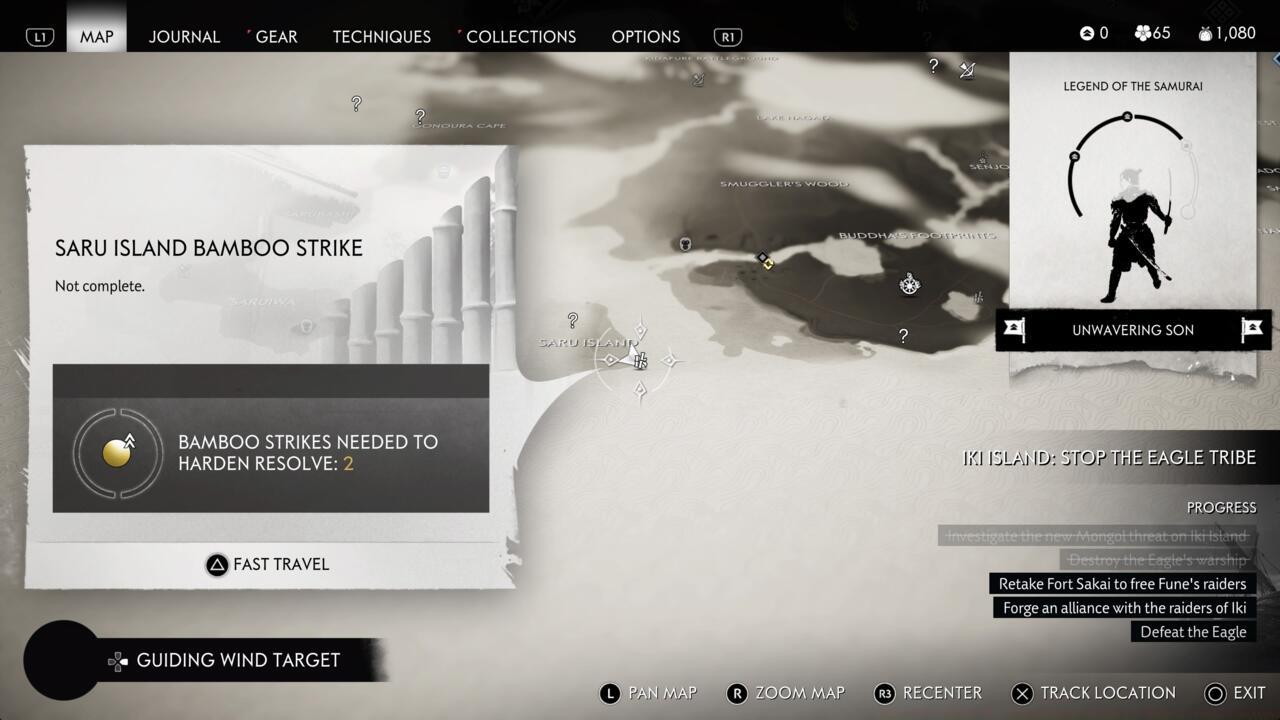The height and width of the screenshot is (720, 1280).
Task: Select the Forge an alliance objective
Action: coord(1125,608)
